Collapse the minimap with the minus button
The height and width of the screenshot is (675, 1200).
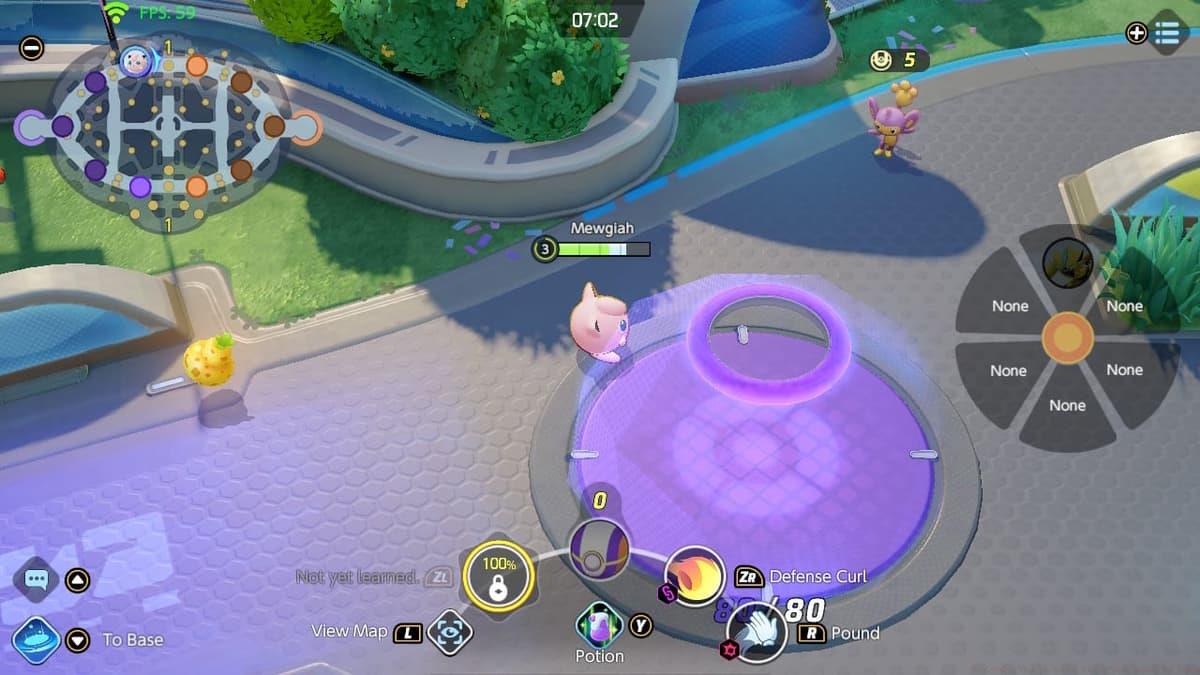pyautogui.click(x=32, y=47)
